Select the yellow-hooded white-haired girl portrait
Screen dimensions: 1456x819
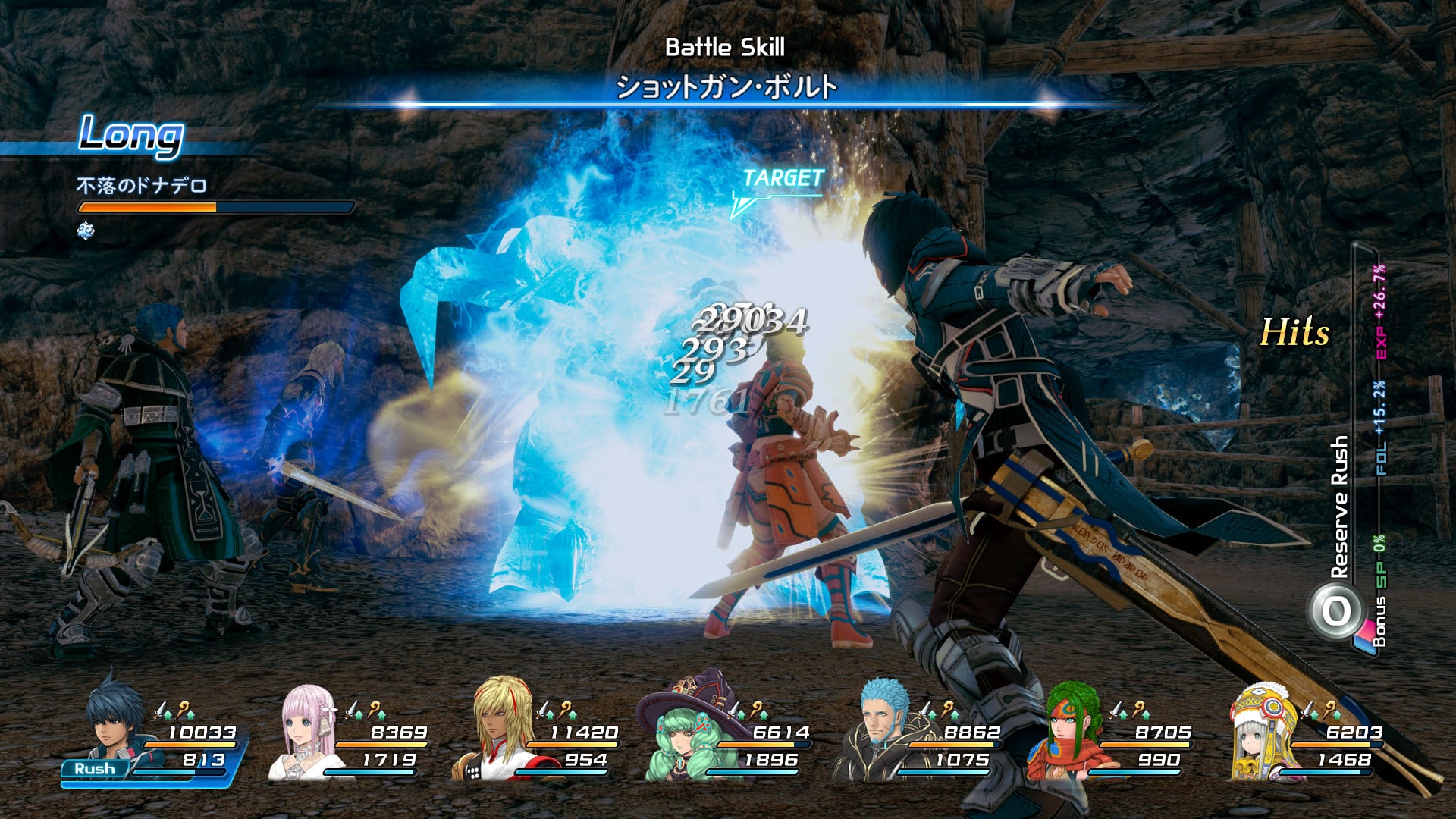click(x=1260, y=732)
